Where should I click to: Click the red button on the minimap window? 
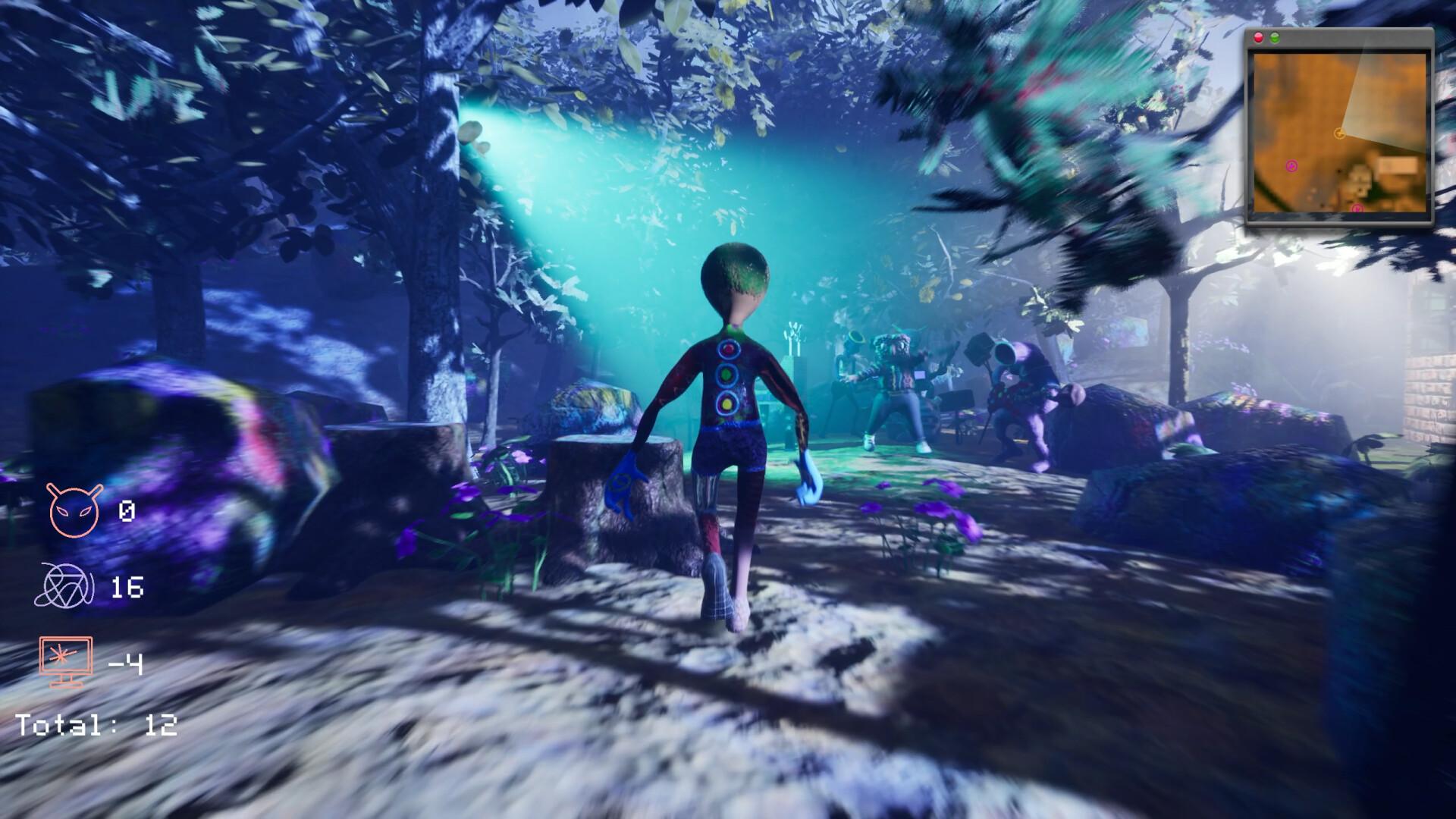pyautogui.click(x=1260, y=38)
